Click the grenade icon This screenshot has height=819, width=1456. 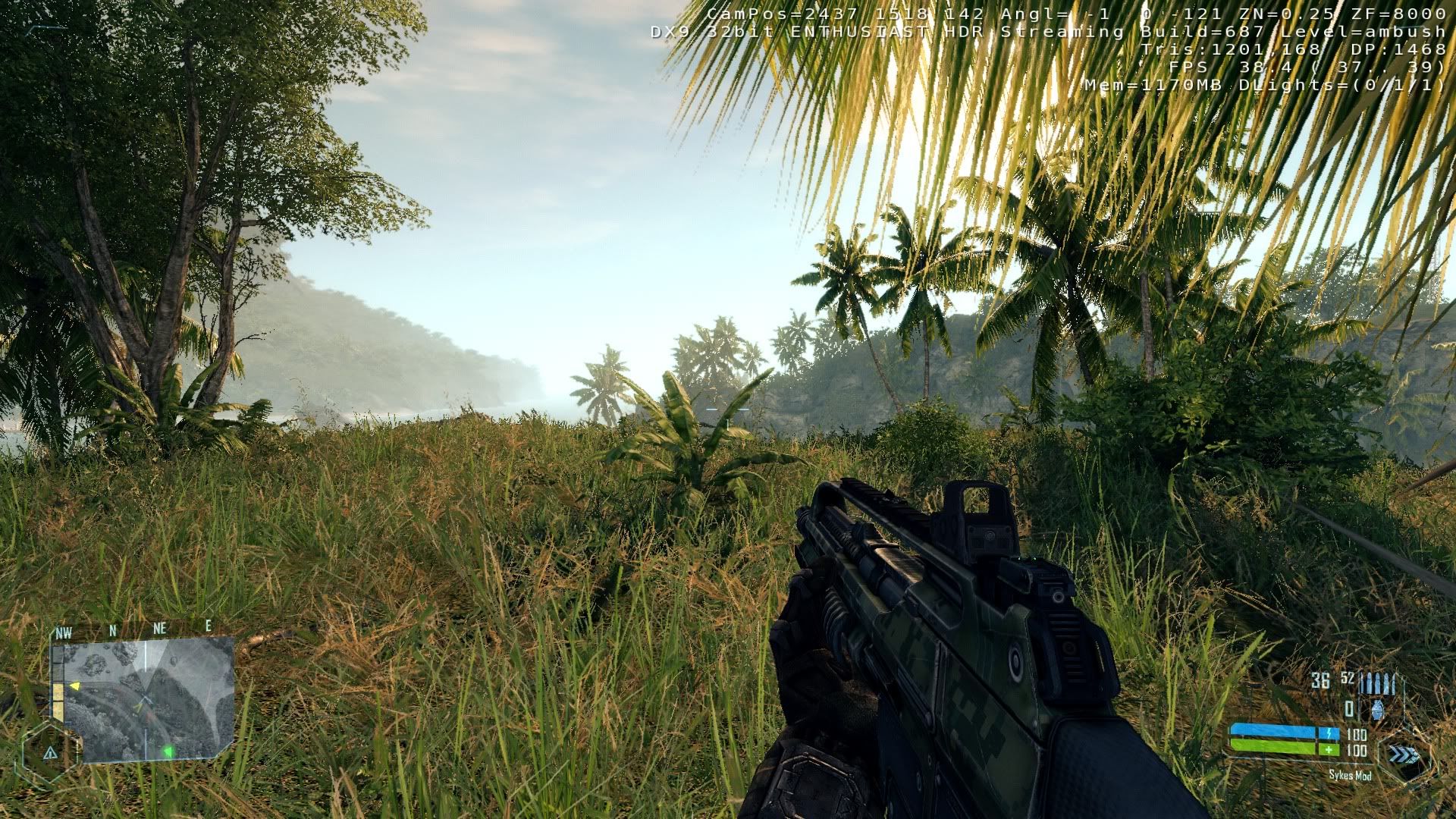[x=1377, y=710]
